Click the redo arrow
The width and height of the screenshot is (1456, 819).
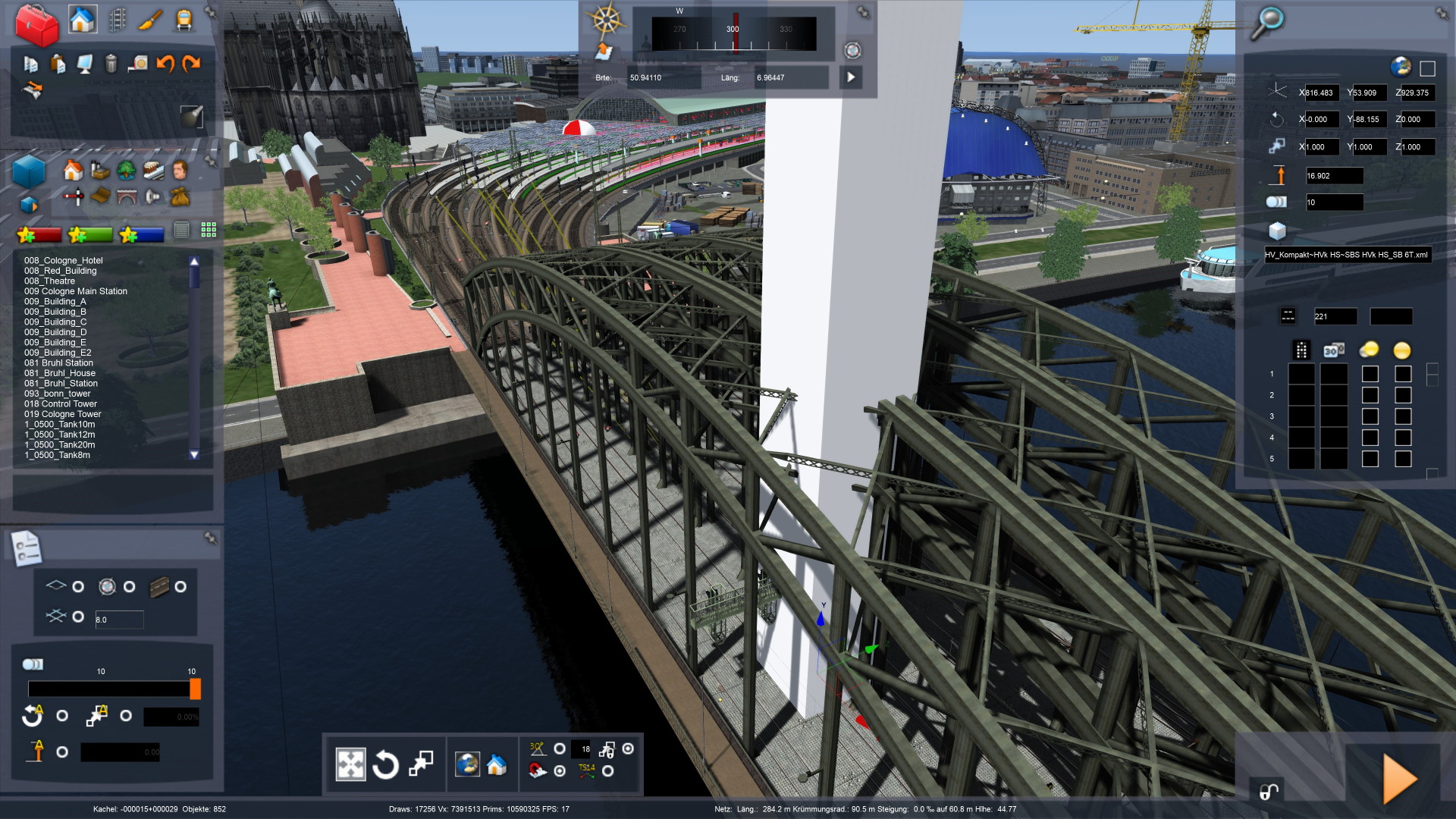192,64
